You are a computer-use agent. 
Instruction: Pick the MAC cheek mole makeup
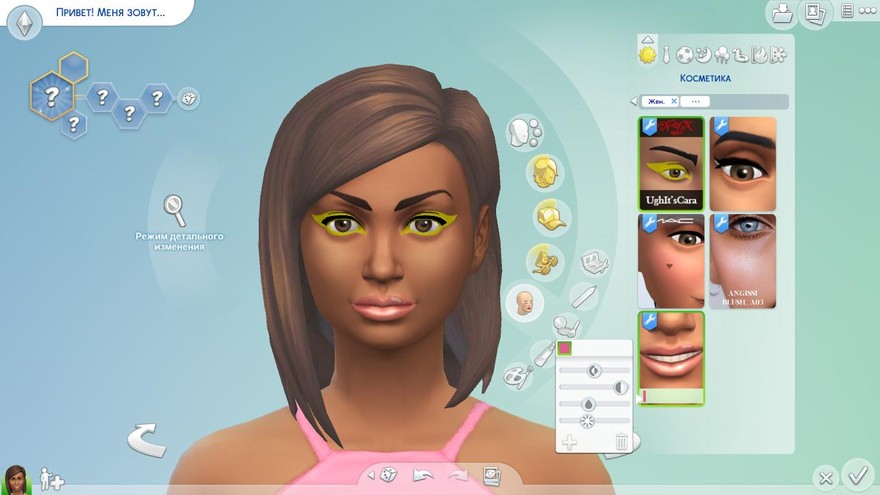[671, 260]
